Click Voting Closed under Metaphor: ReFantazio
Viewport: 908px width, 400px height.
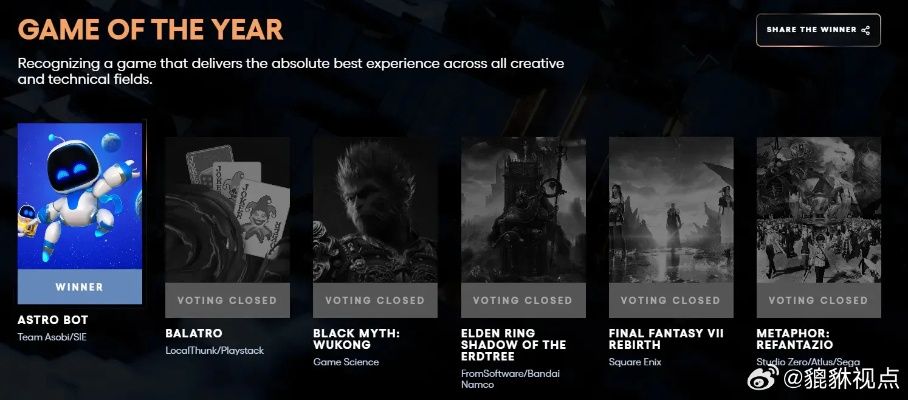tap(818, 300)
